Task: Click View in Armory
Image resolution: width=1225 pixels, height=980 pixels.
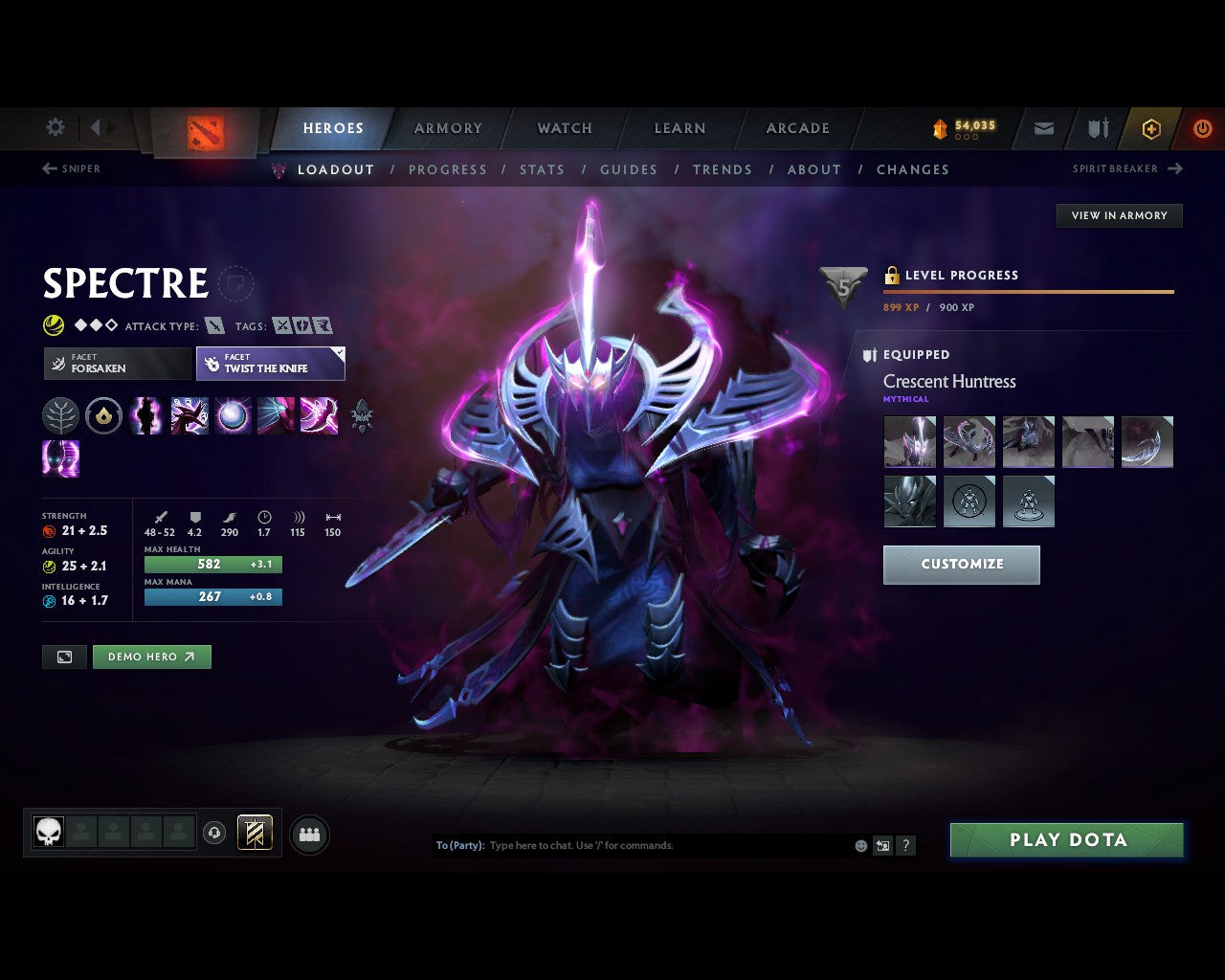Action: (1119, 215)
